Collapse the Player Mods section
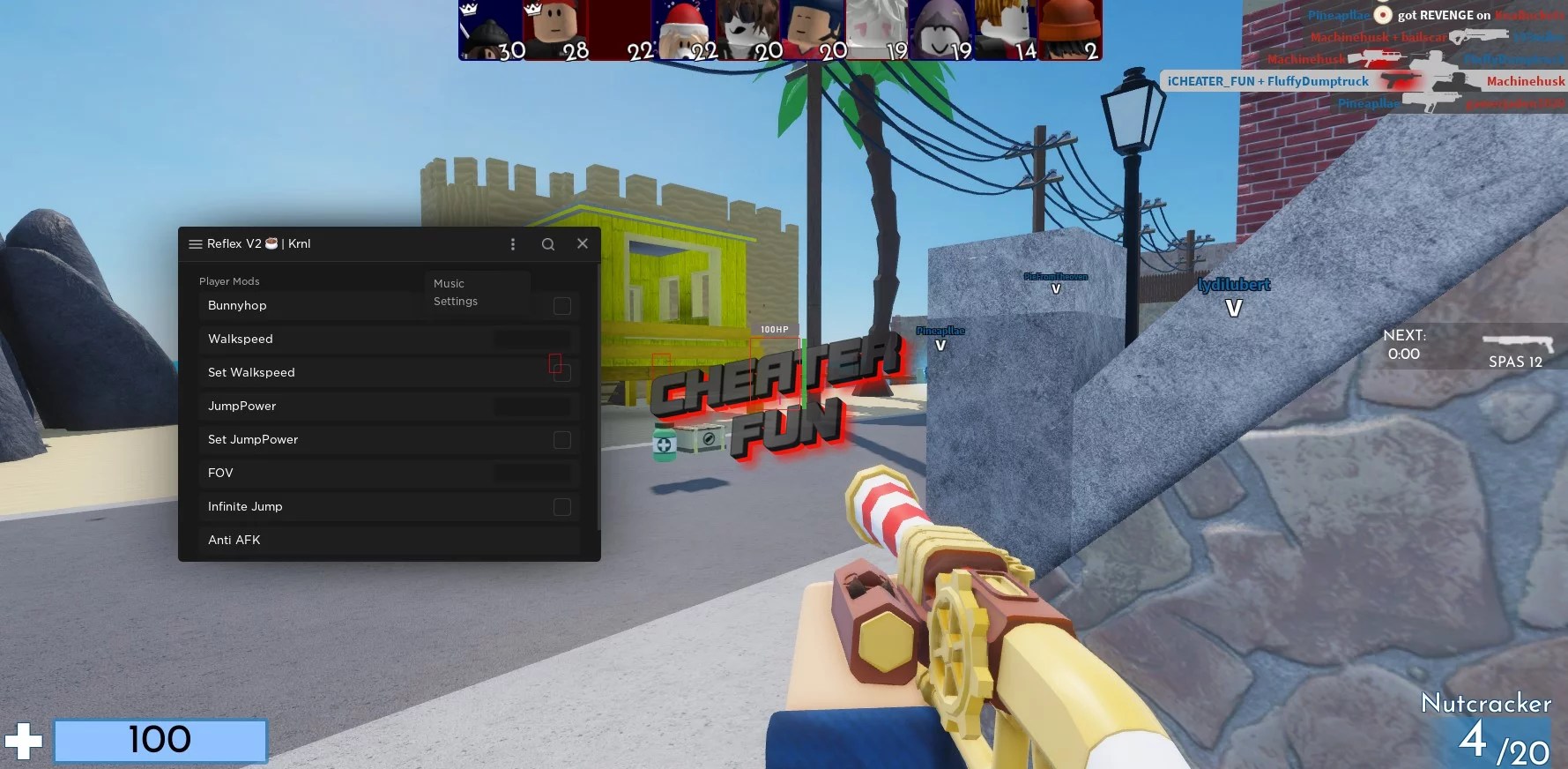 (229, 280)
